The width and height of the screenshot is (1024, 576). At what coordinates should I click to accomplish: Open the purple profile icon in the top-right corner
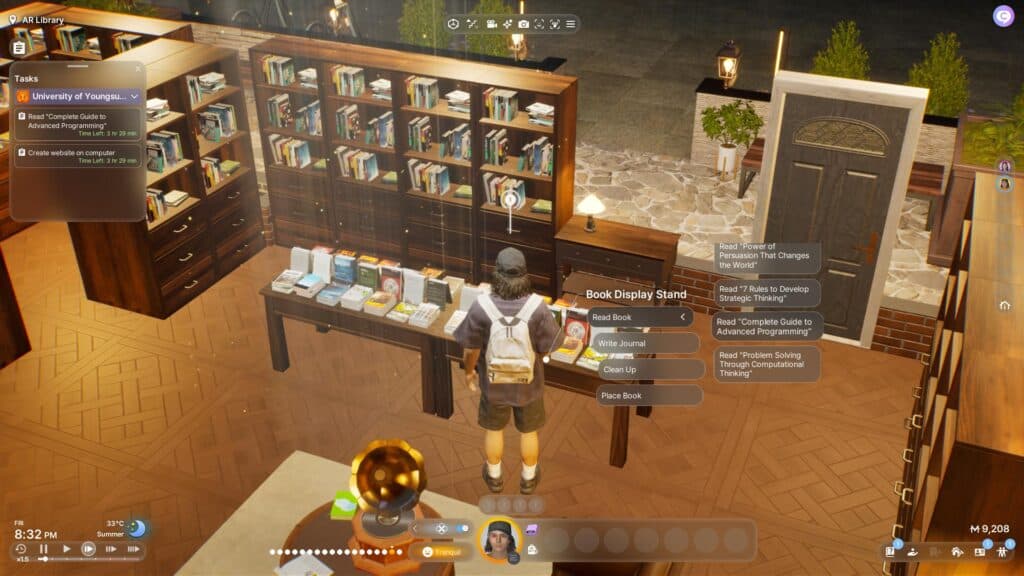1003,16
